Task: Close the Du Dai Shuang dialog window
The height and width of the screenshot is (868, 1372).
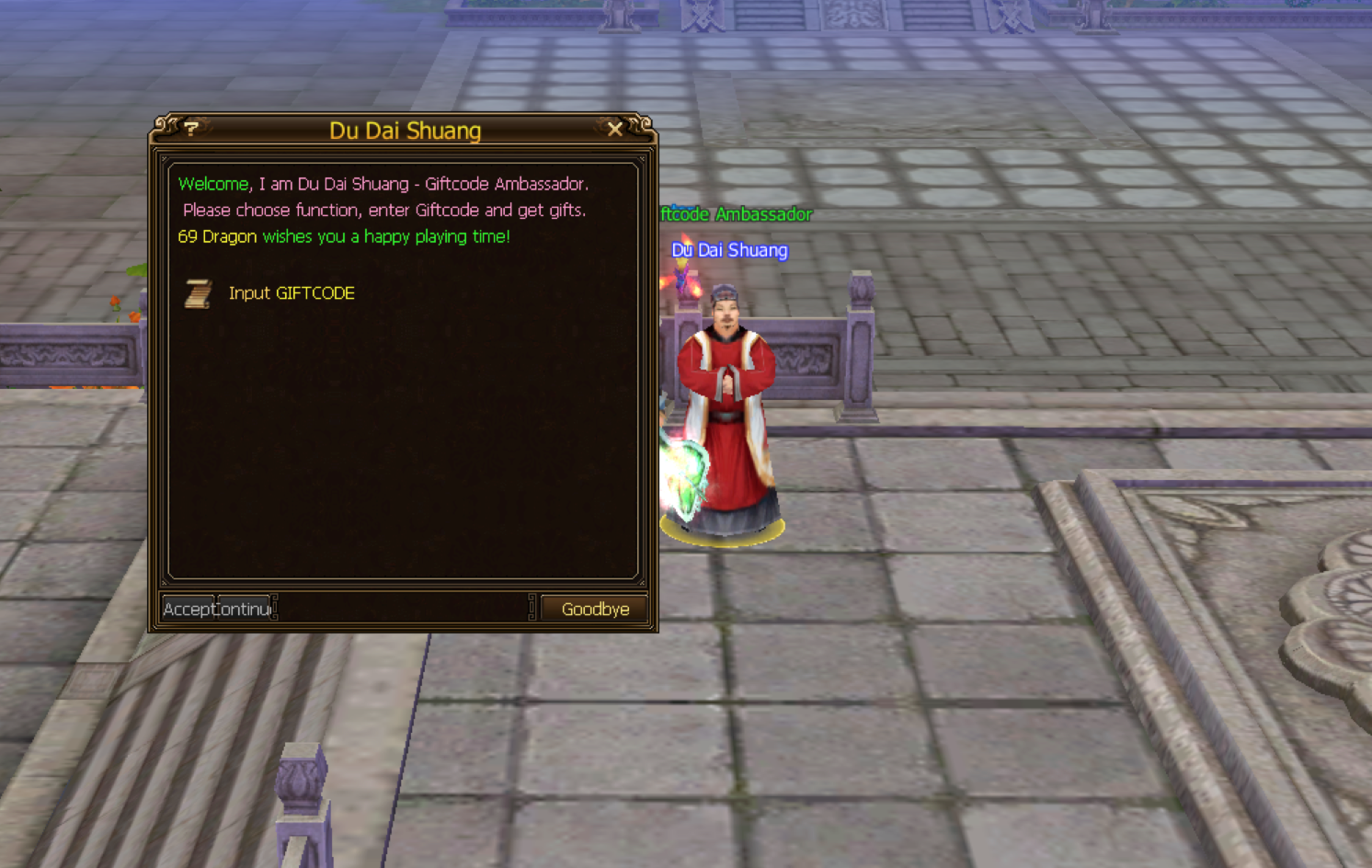Action: pos(615,130)
